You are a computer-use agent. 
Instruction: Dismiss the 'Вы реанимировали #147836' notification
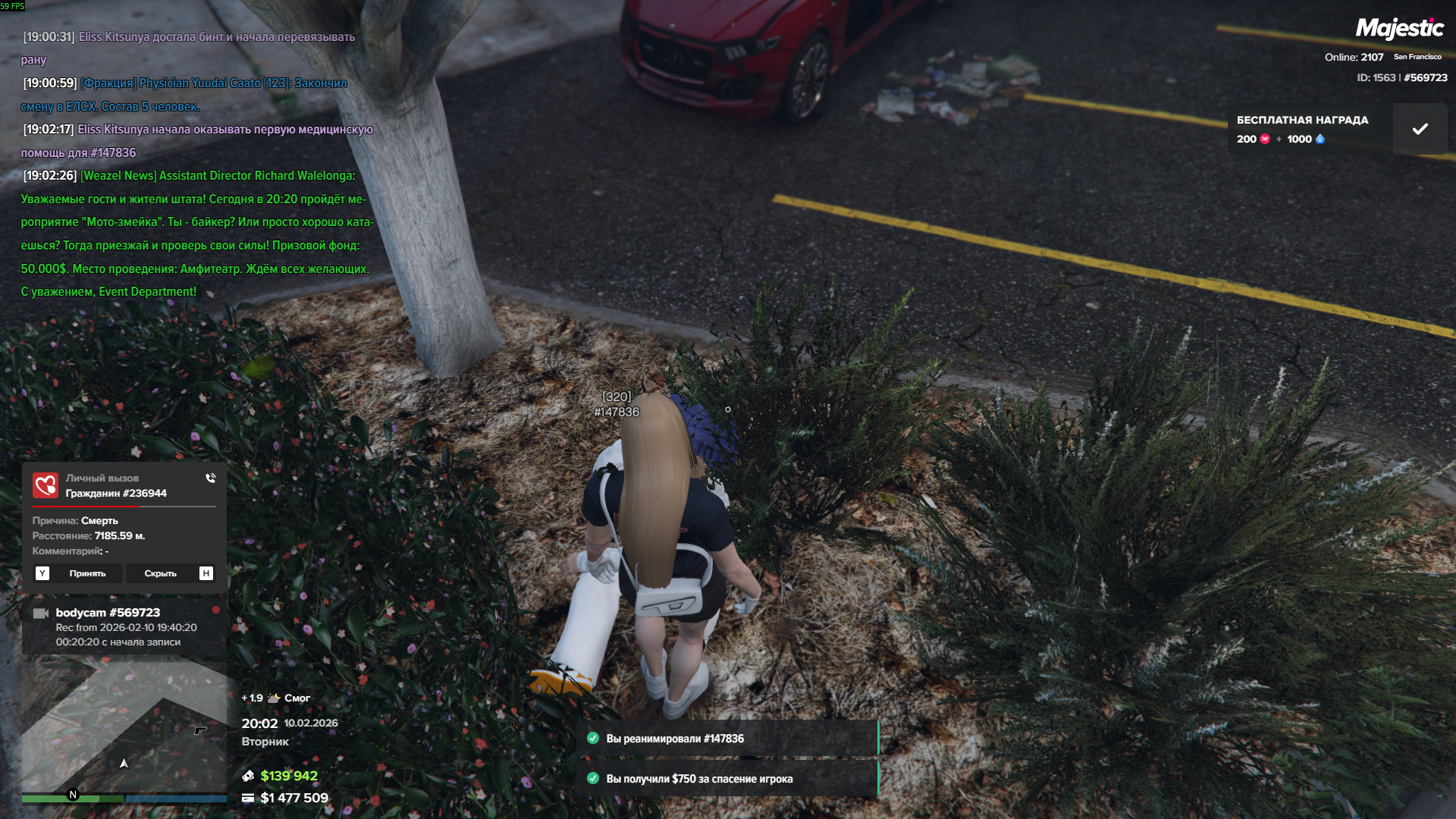coord(729,739)
